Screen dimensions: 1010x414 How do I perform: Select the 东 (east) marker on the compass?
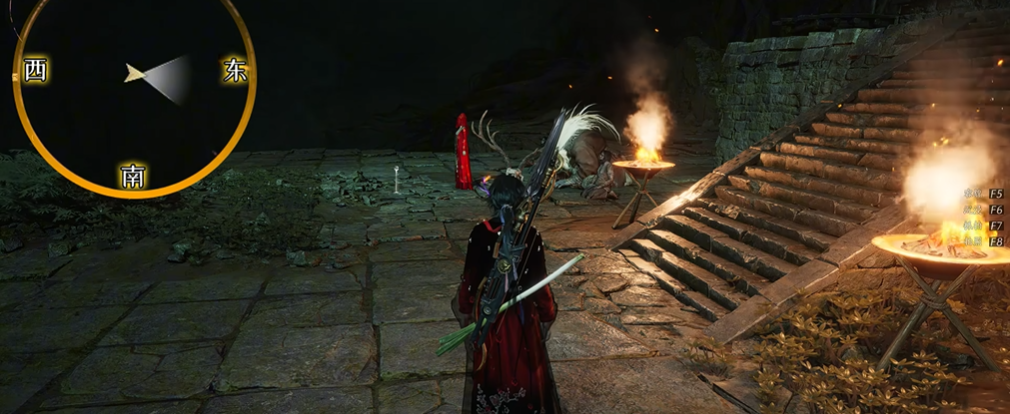click(x=236, y=71)
